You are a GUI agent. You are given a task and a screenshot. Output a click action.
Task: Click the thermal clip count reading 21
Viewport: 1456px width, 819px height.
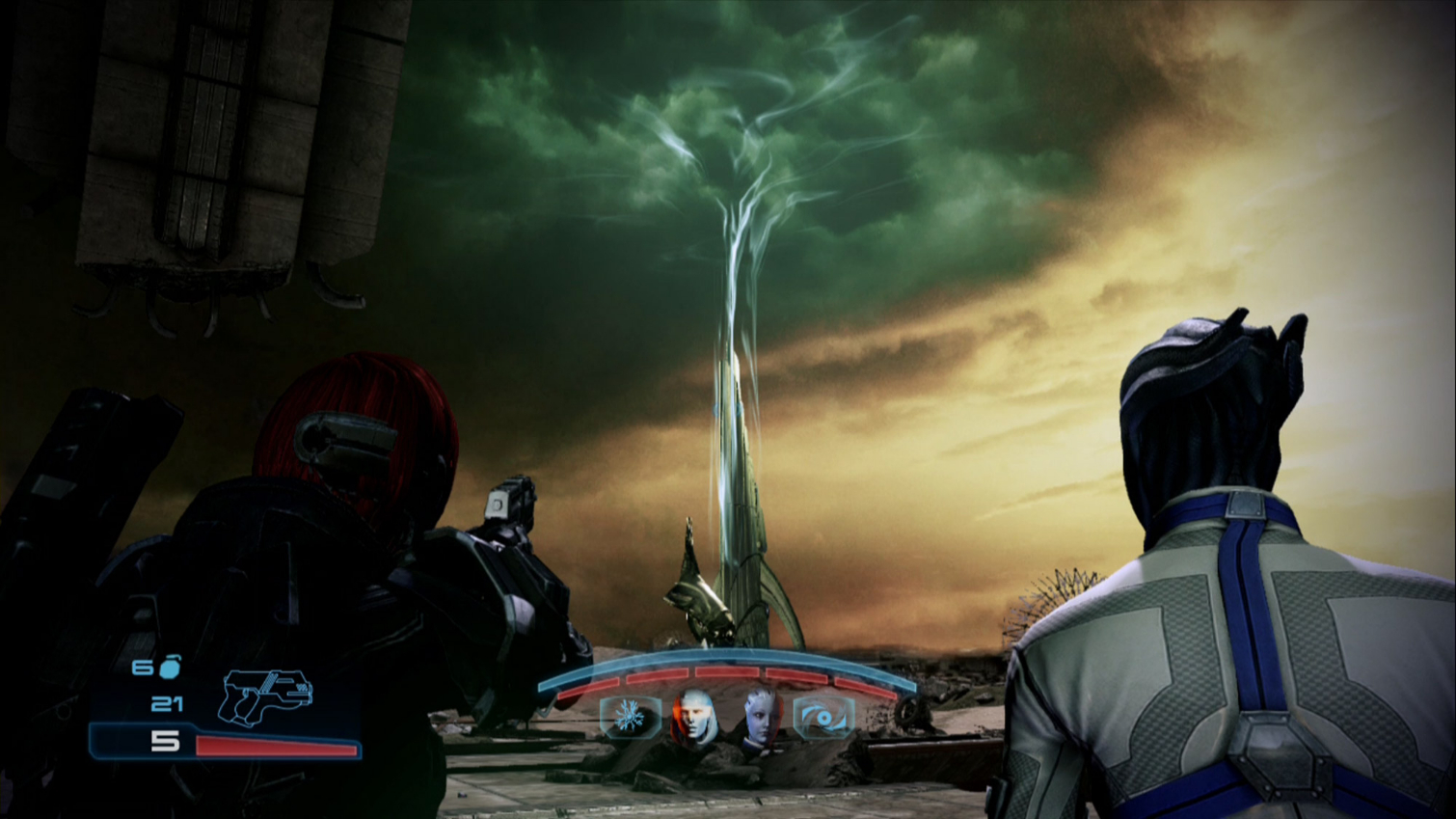[x=167, y=704]
